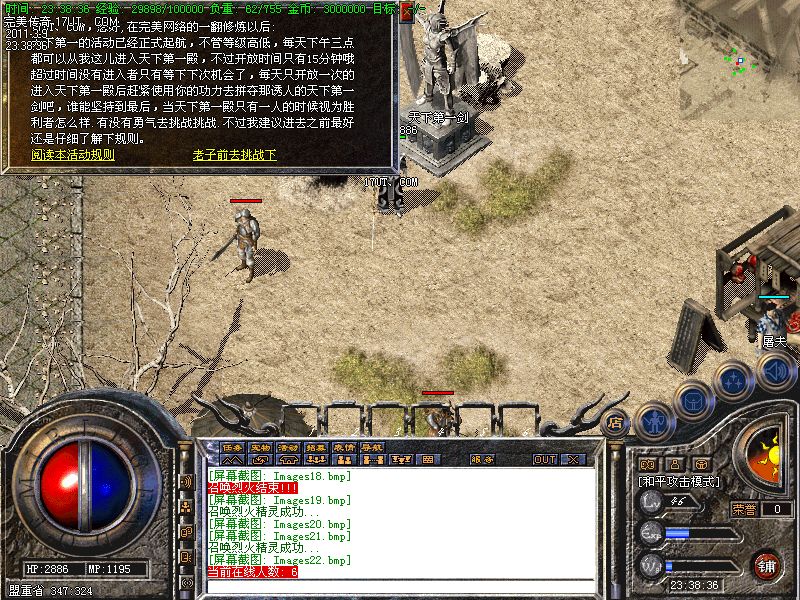Open the 宠物 pet tab

260,447
